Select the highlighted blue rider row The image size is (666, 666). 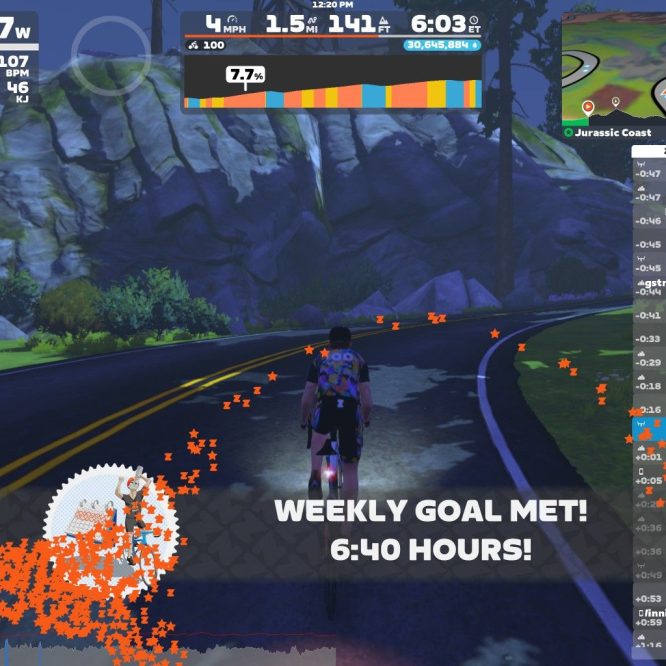648,428
